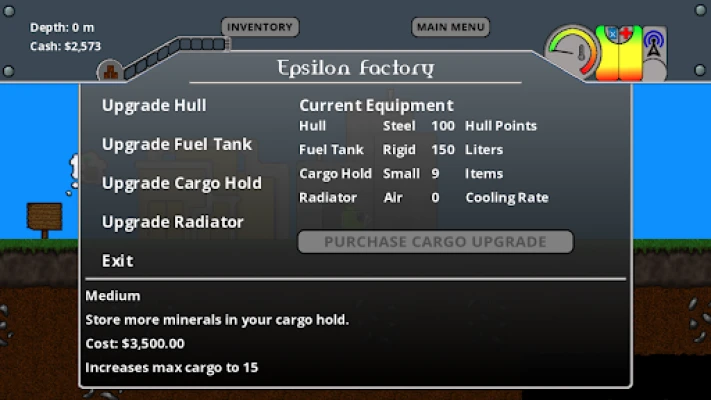
Task: Click the Purchase Cargo Upgrade button
Action: coord(435,242)
